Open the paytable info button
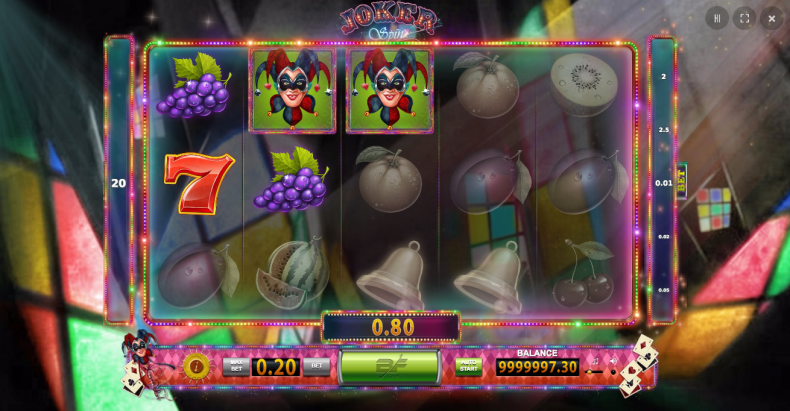This screenshot has width=790, height=411. 195,365
